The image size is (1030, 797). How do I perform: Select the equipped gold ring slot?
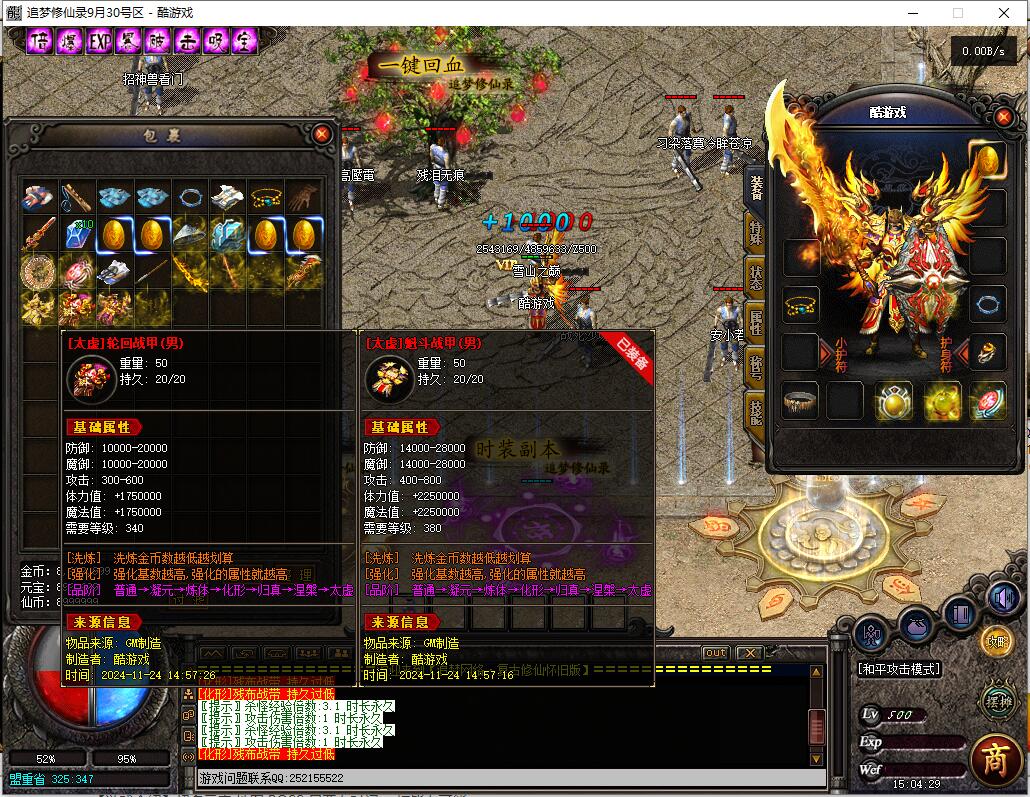tap(986, 352)
